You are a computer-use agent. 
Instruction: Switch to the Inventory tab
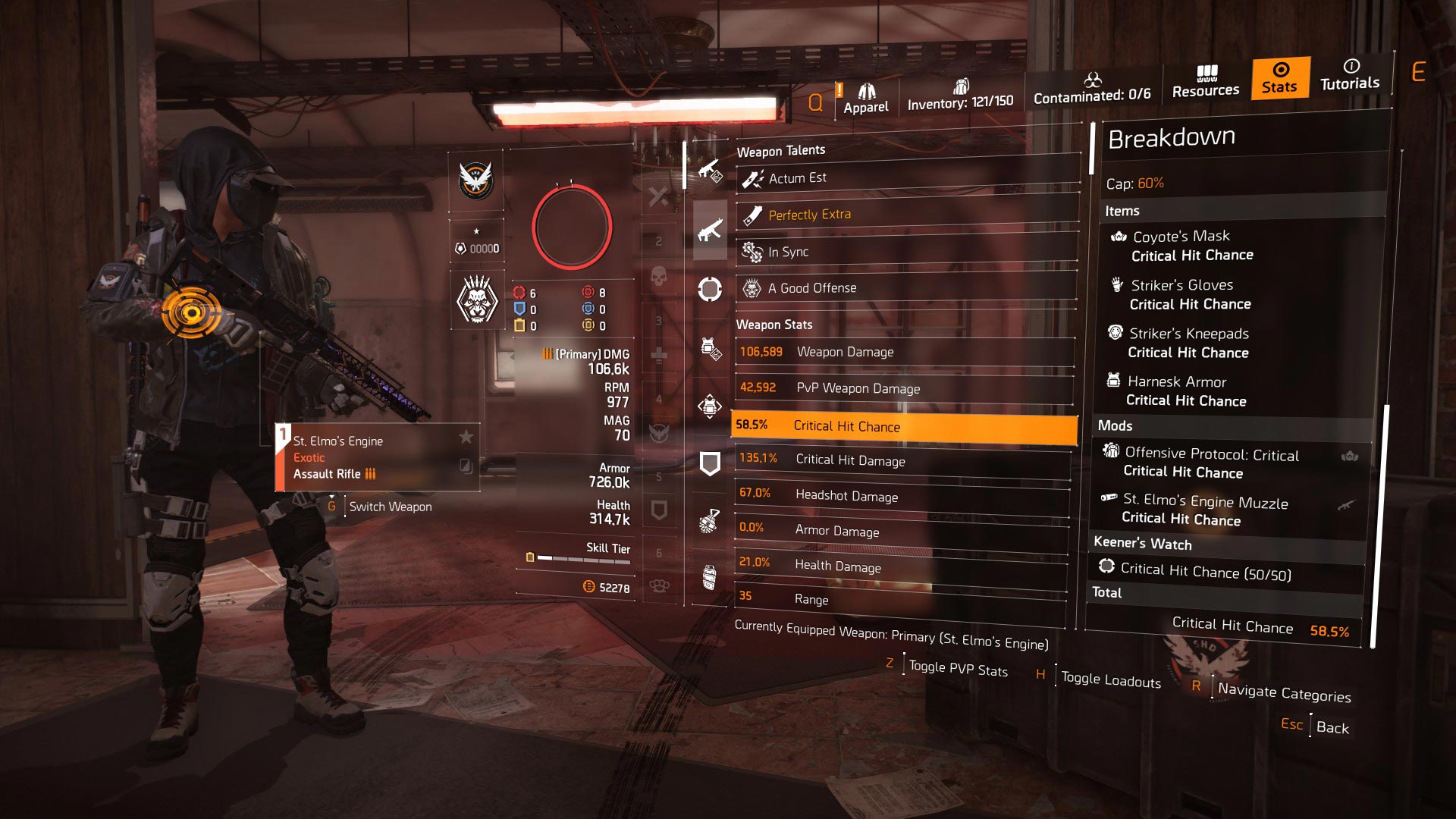pyautogui.click(x=960, y=96)
